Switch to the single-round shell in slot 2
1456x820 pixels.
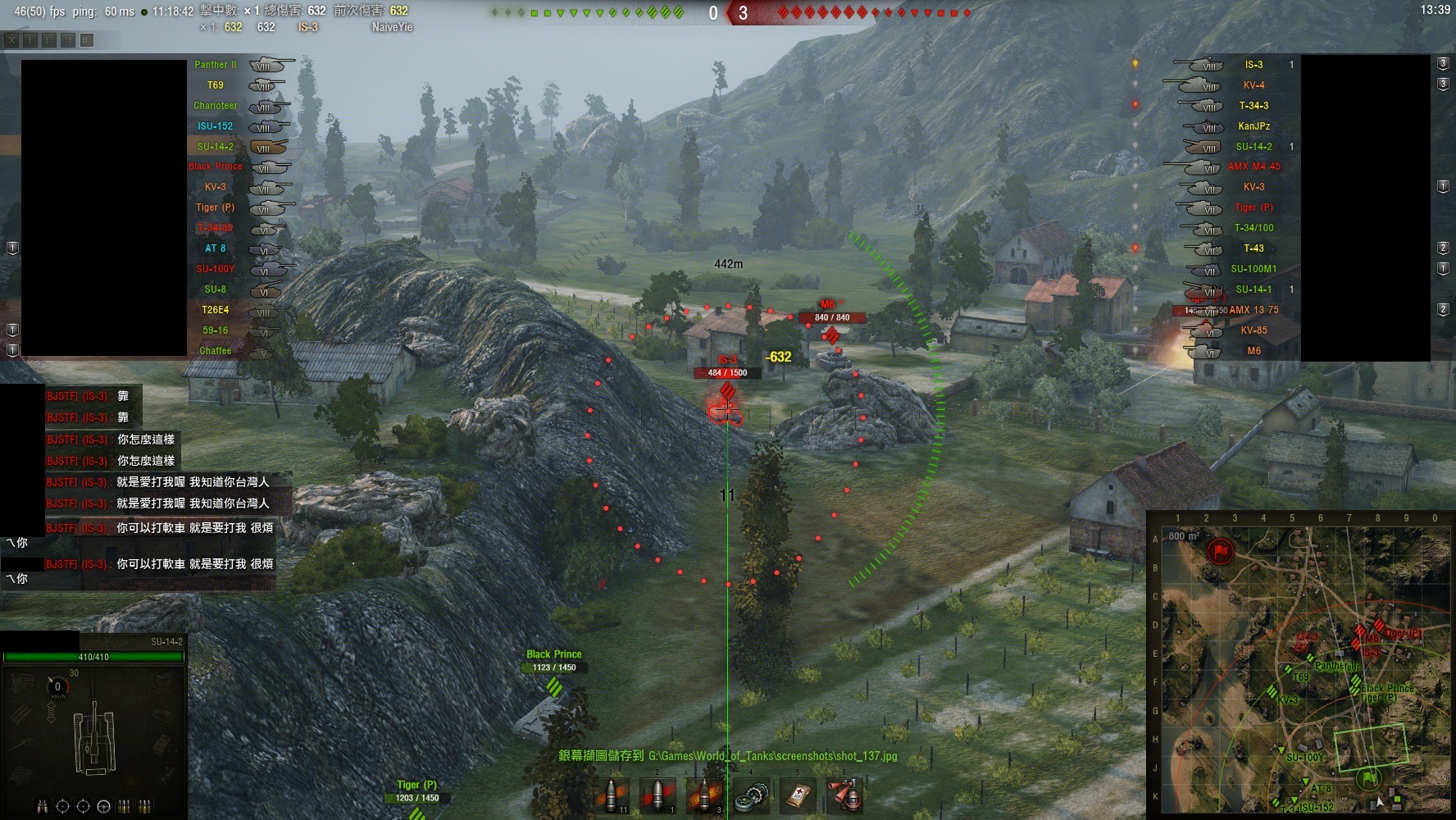(x=657, y=795)
